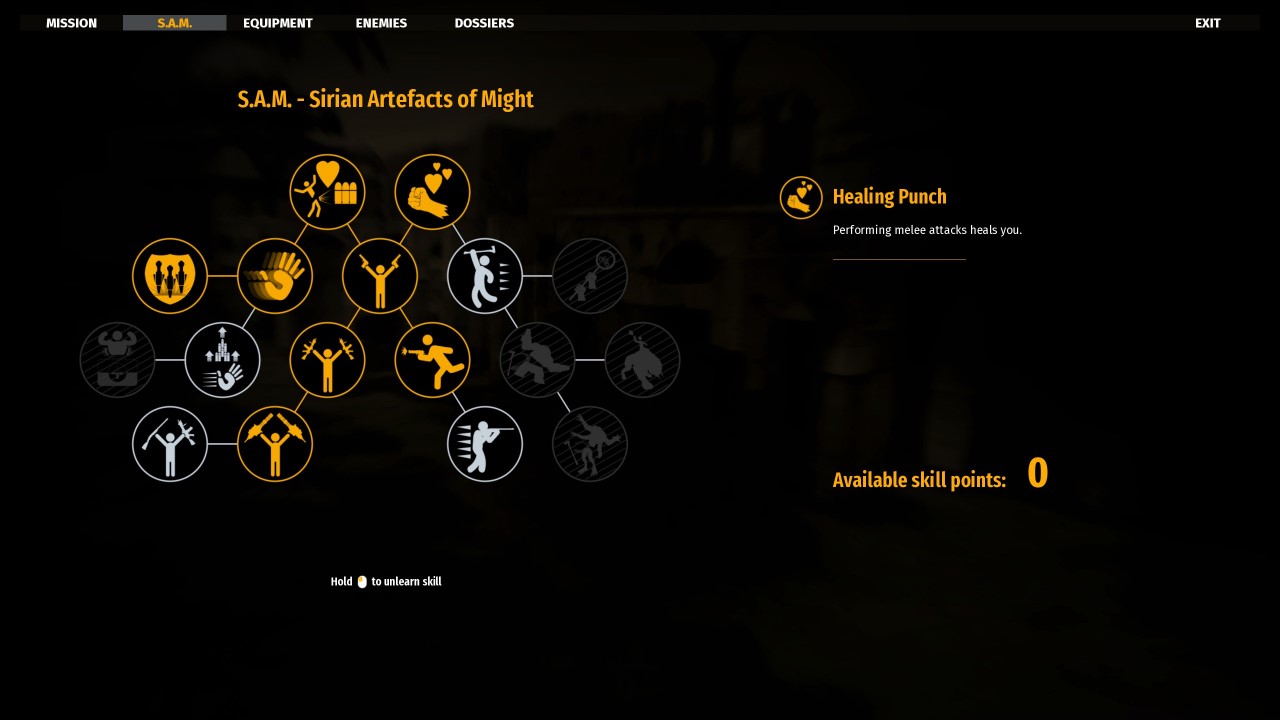
Task: Click the locked monster-riding skill node
Action: pos(643,360)
